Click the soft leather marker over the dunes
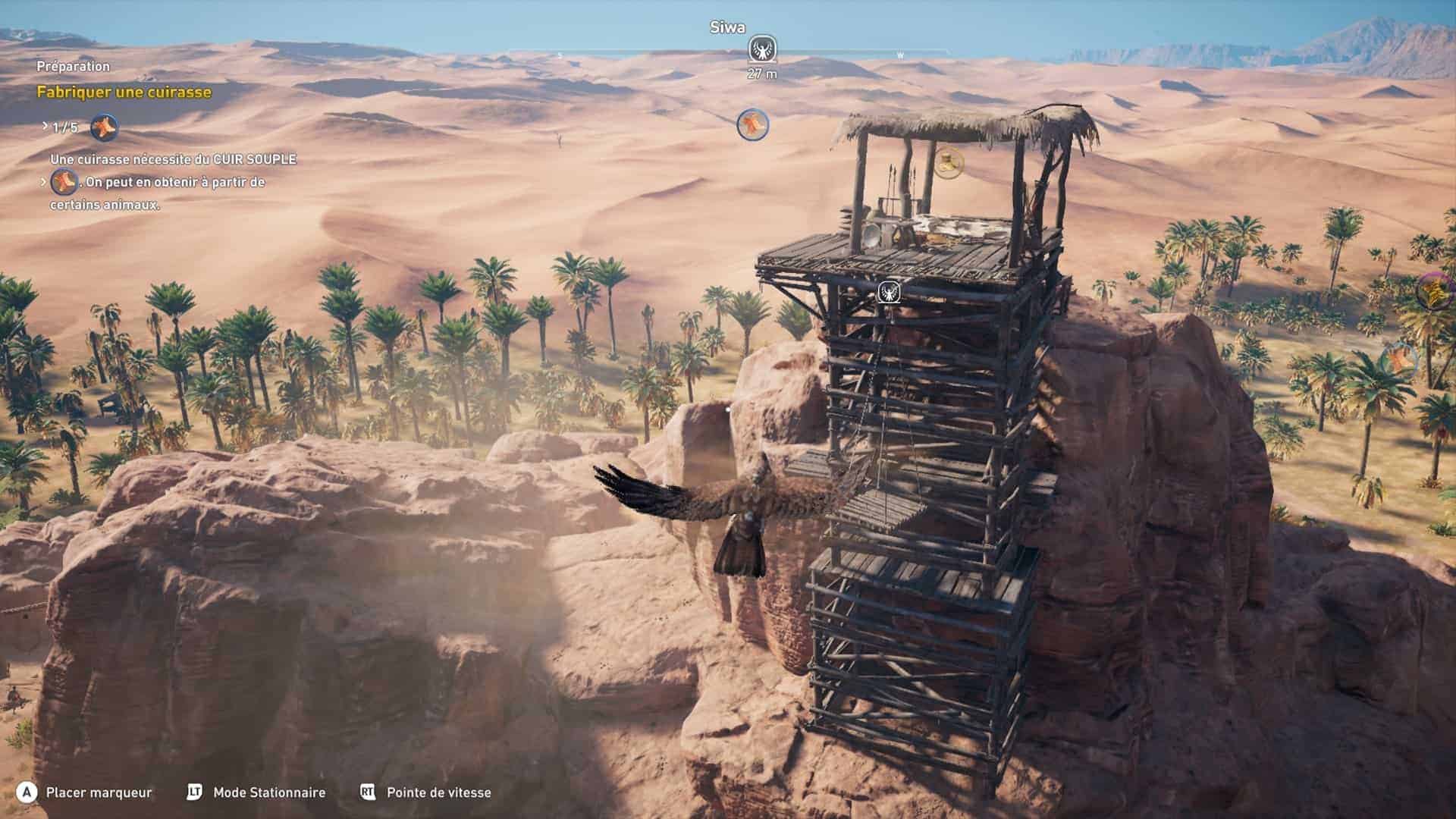Image resolution: width=1456 pixels, height=819 pixels. [752, 124]
